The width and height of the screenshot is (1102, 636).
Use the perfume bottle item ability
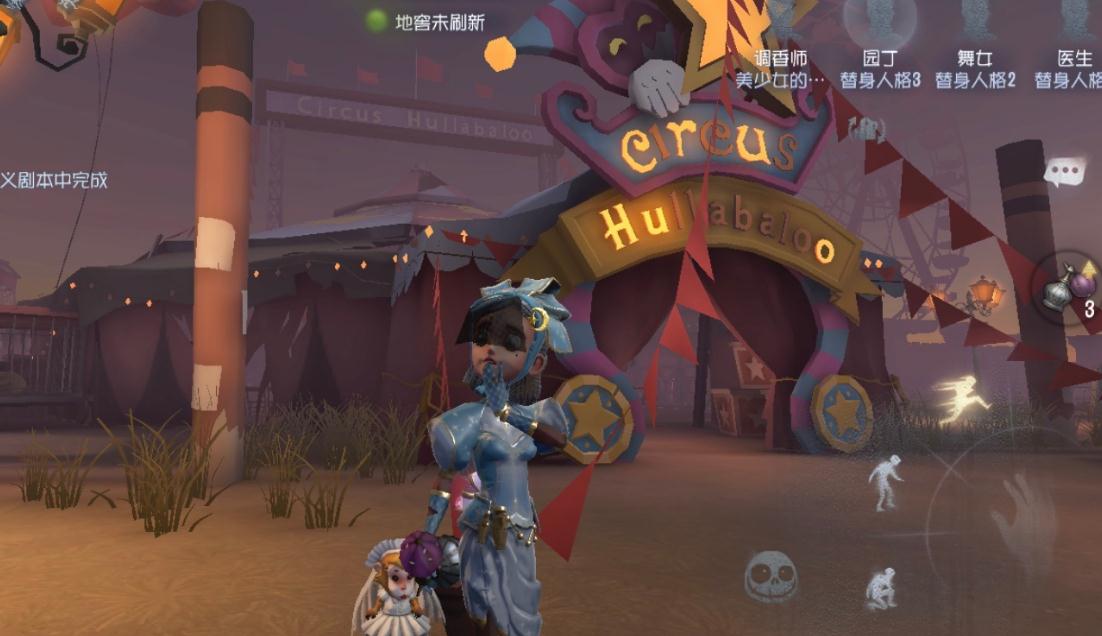[1064, 289]
